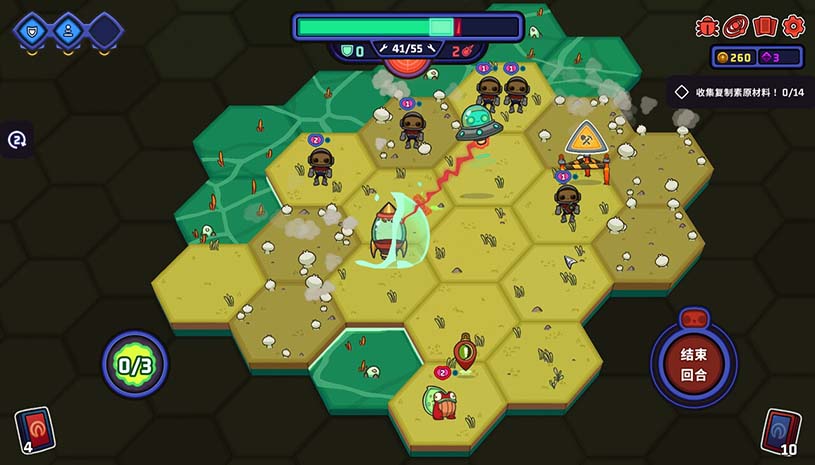Open the 收集复制素原材料 objective tracker
Image resolution: width=815 pixels, height=465 pixels.
740,92
